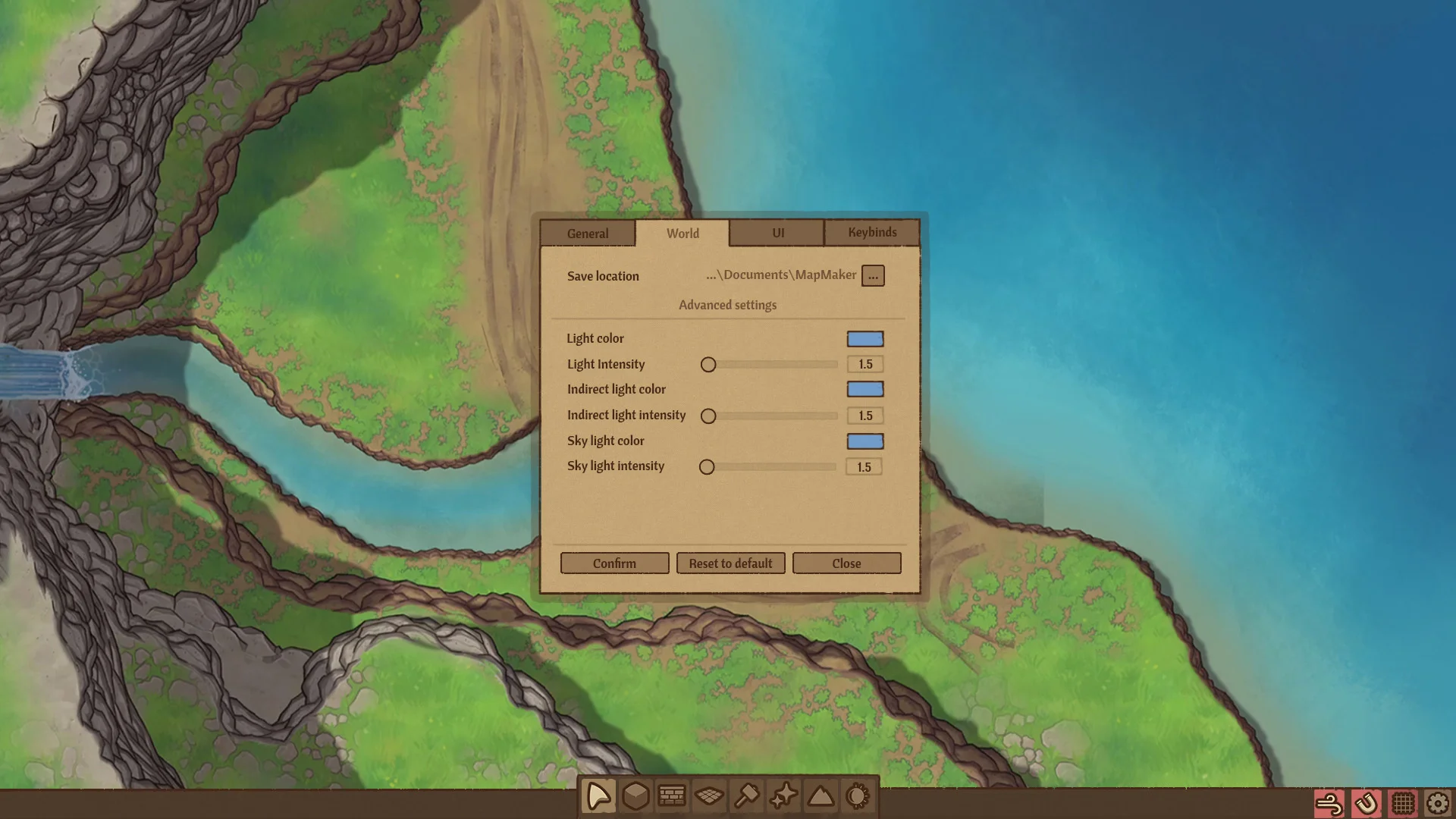Reset settings to default
The width and height of the screenshot is (1456, 819).
730,563
